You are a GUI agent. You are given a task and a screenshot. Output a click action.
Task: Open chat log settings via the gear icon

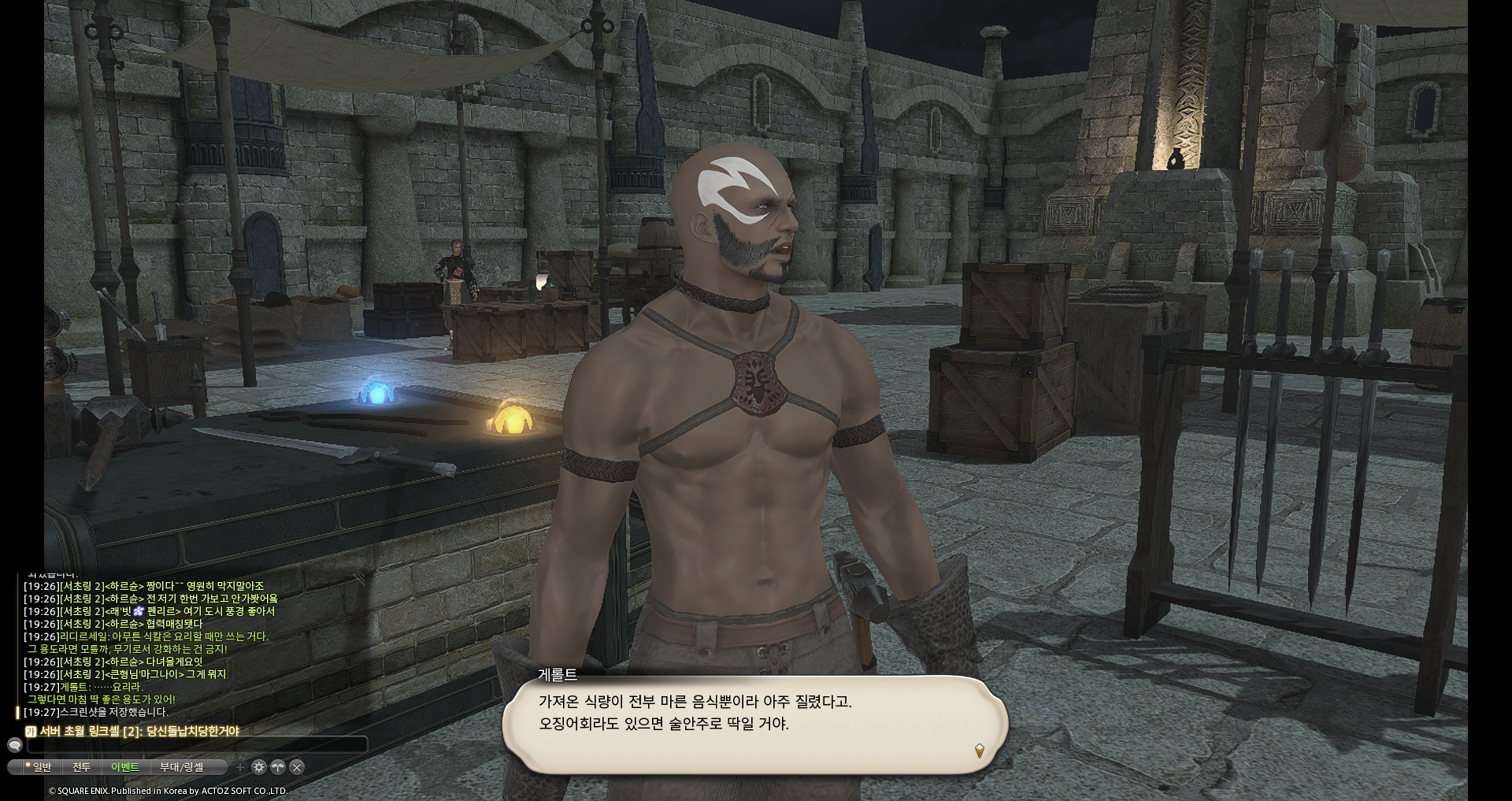click(258, 767)
